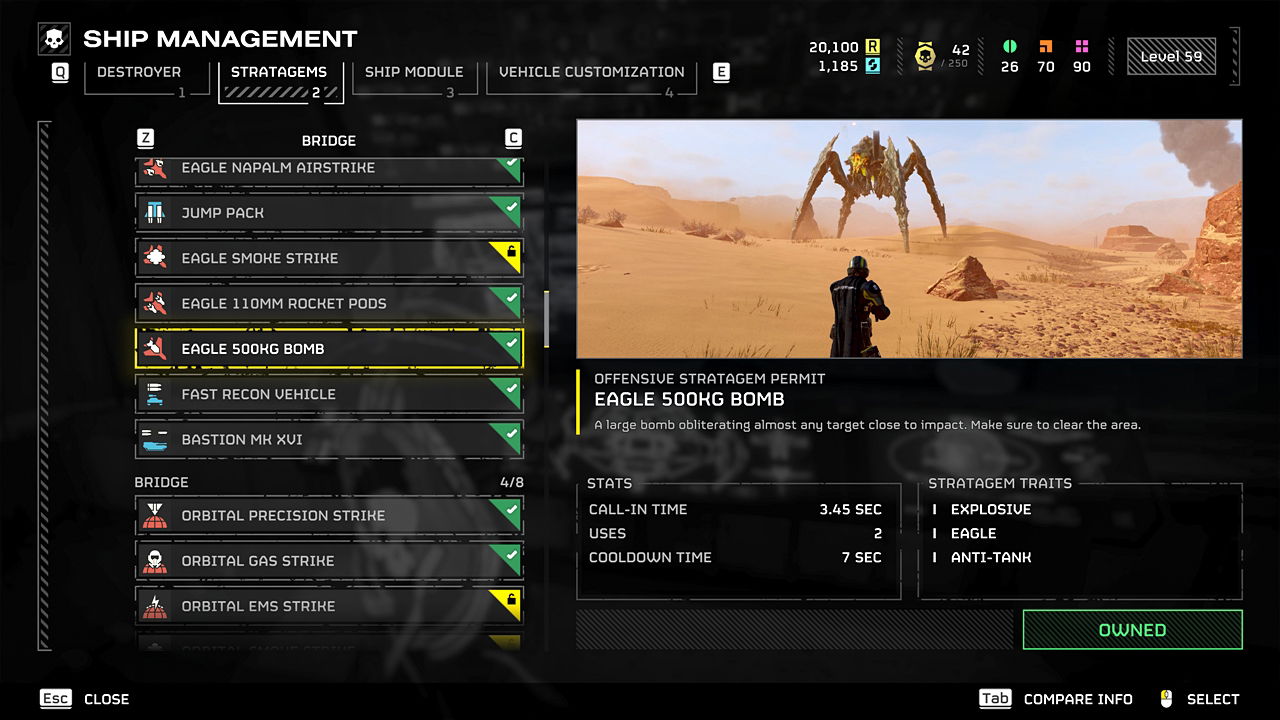Pick the Eagle 110MM Rocket Pods
The height and width of the screenshot is (720, 1280).
[x=329, y=303]
